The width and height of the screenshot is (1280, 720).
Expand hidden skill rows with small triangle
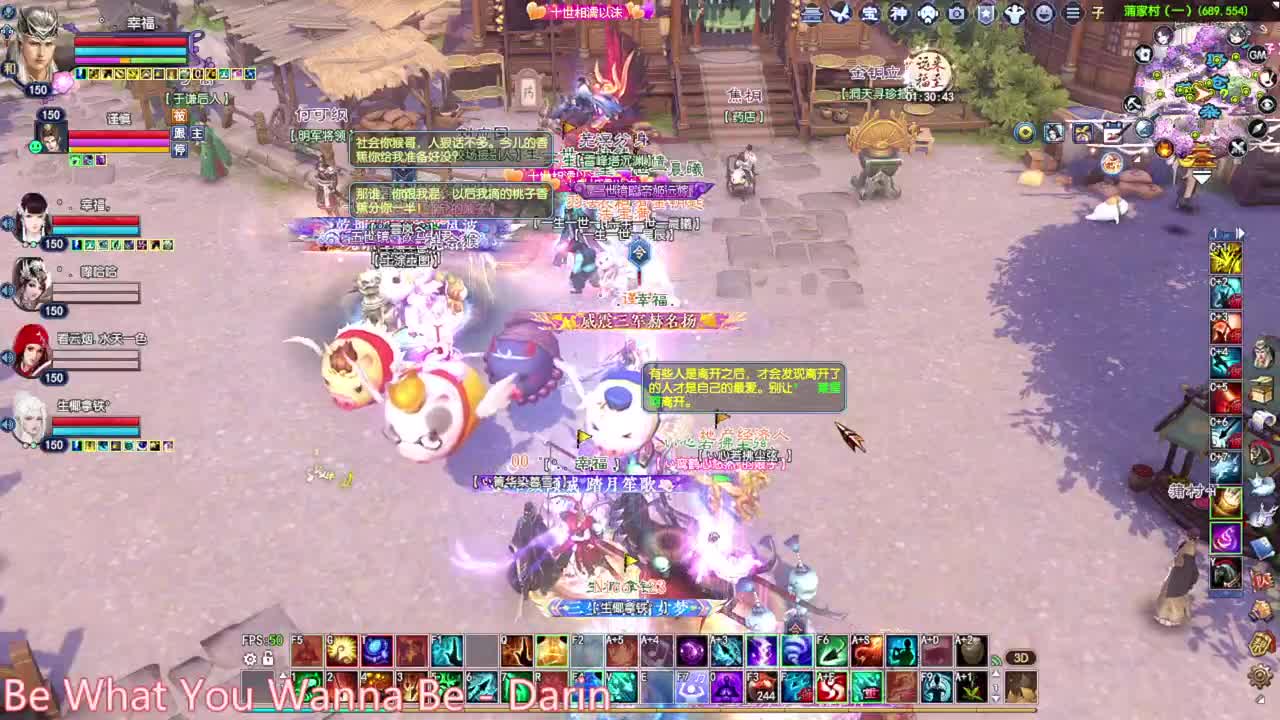[x=284, y=676]
